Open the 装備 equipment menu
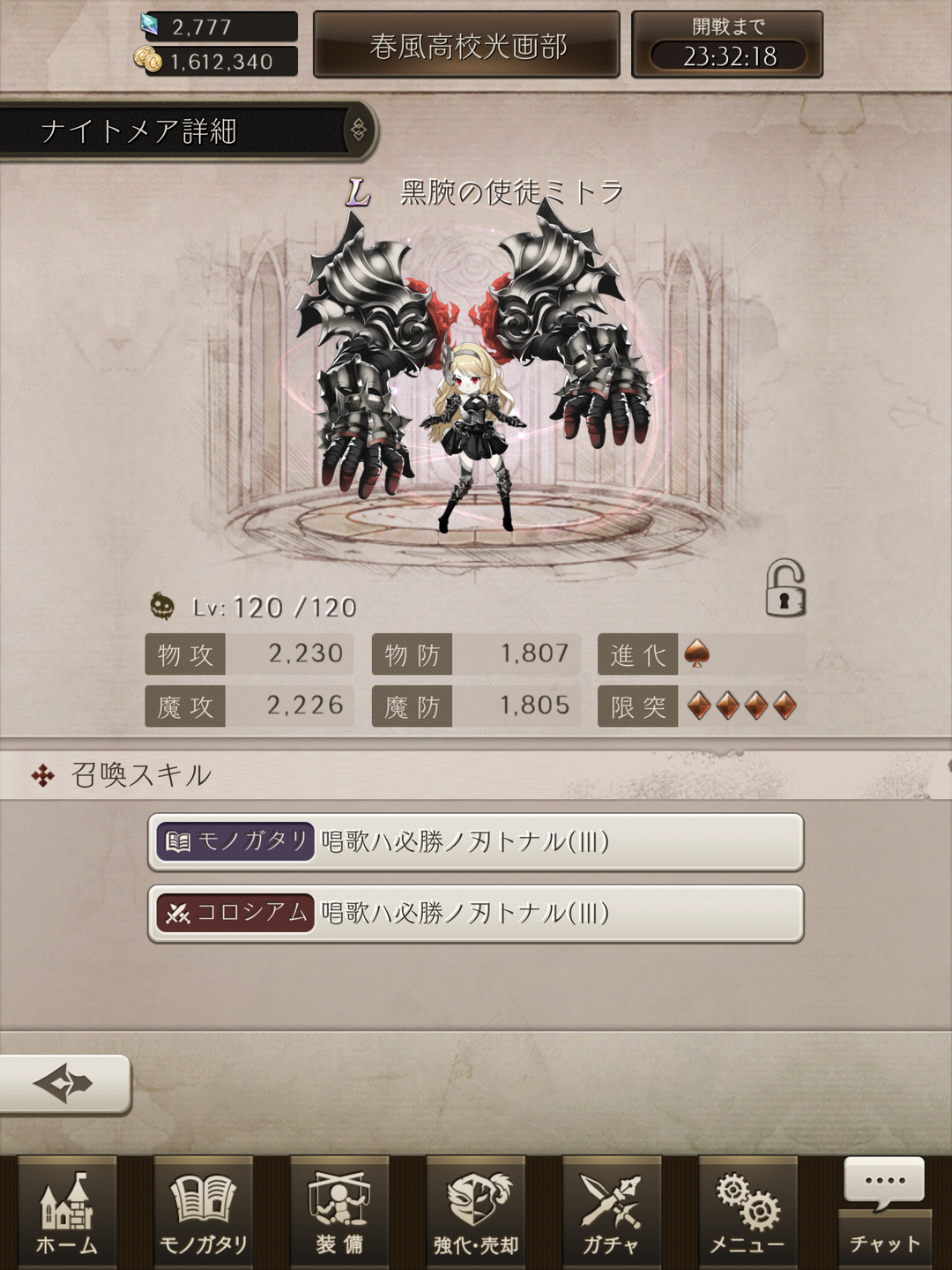The width and height of the screenshot is (952, 1270). [x=339, y=1214]
